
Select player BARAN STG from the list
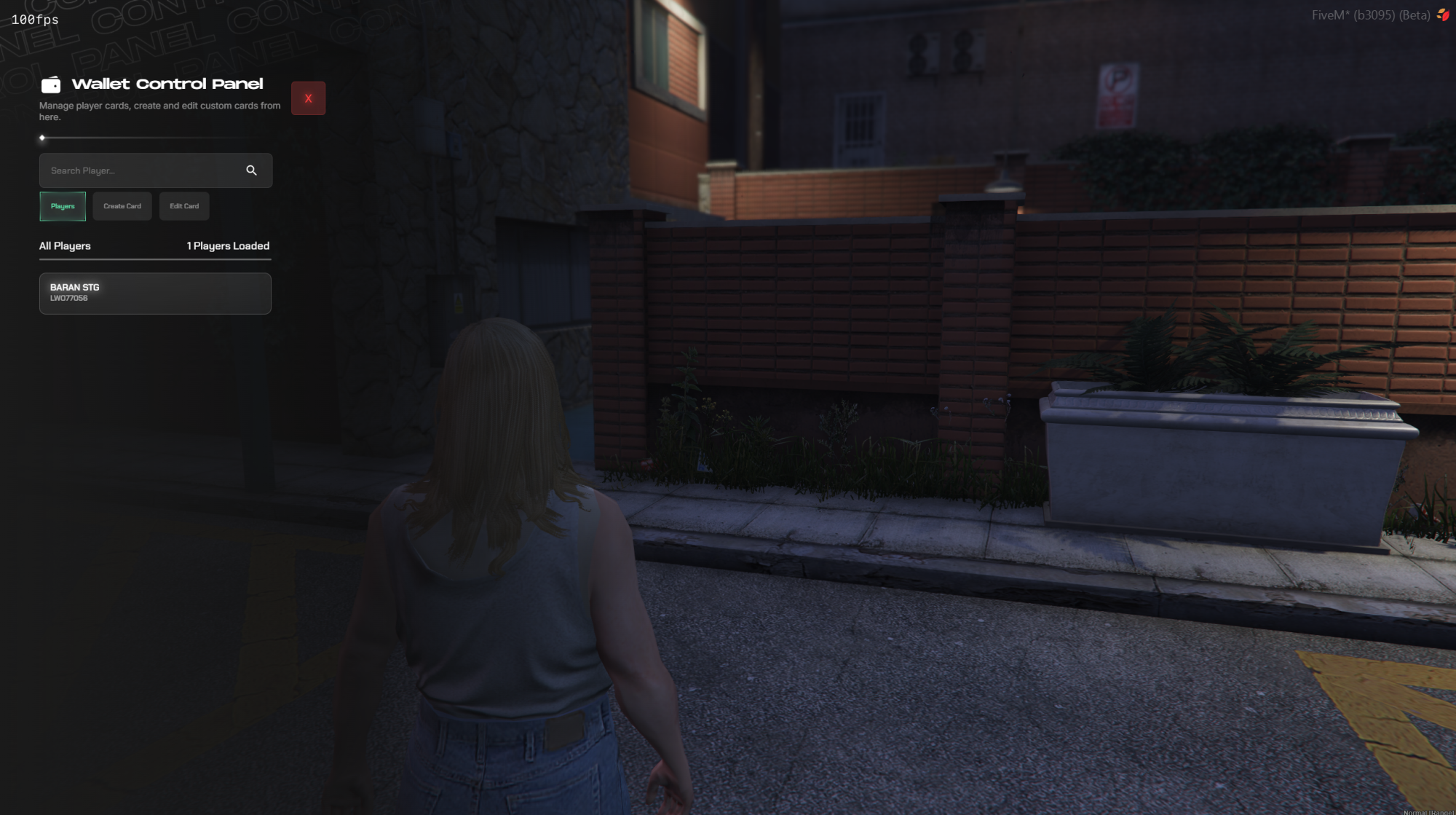point(155,294)
